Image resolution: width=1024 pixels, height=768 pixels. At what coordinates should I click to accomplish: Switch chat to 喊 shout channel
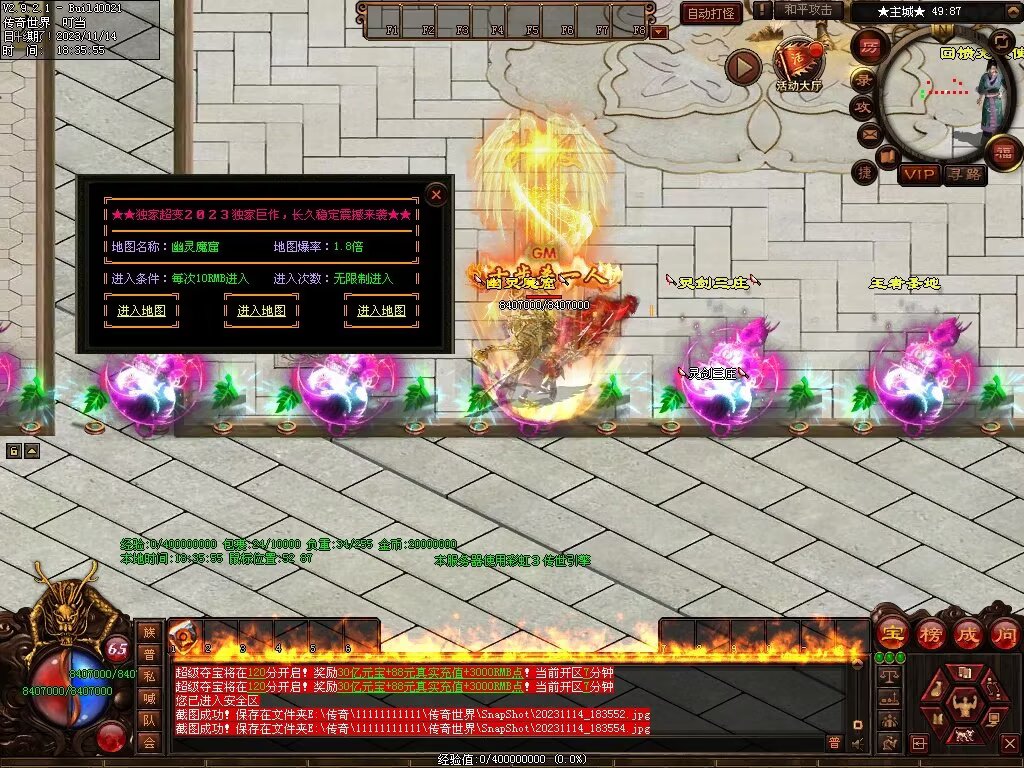coord(149,698)
